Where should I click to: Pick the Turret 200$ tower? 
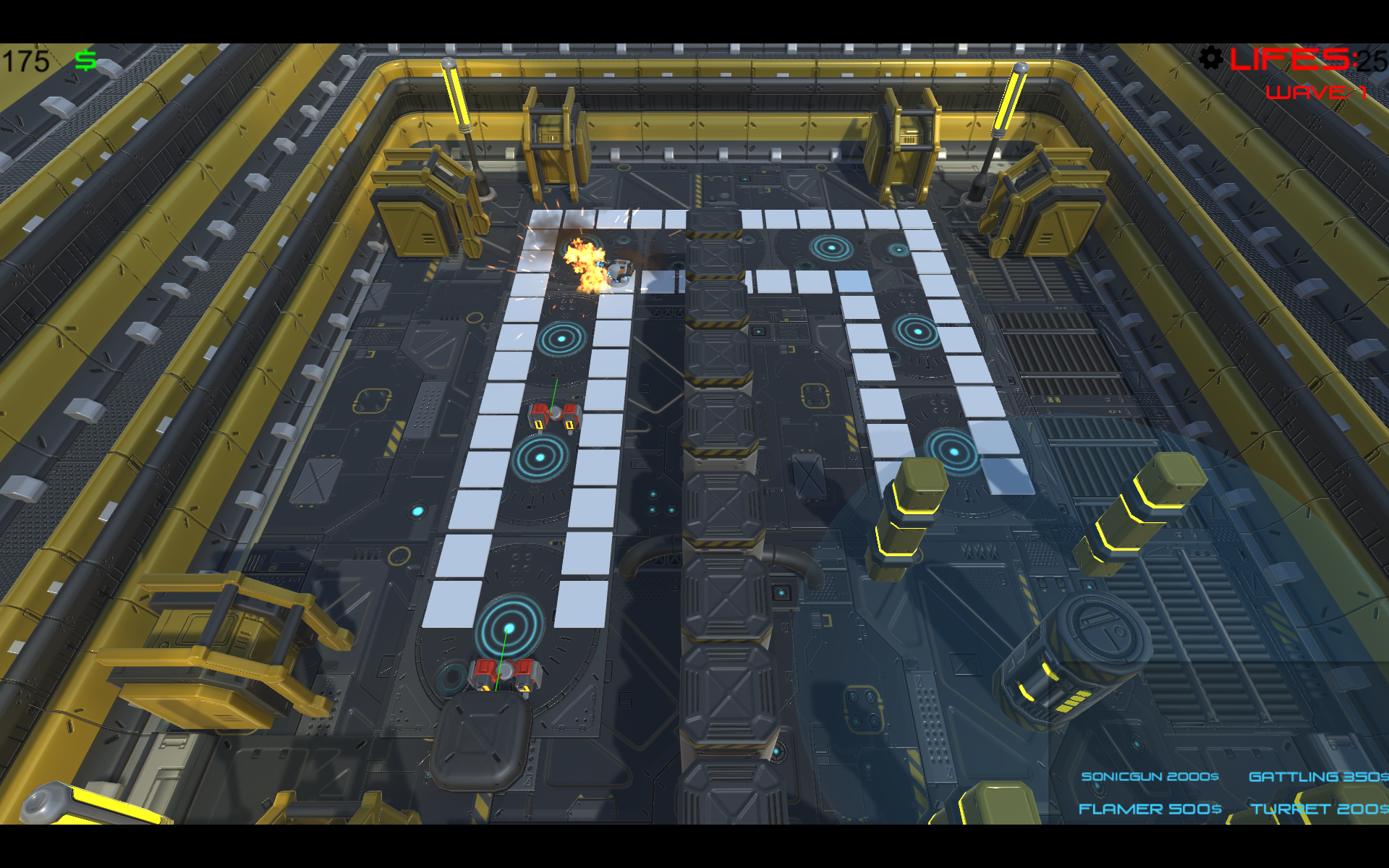pos(1318,809)
